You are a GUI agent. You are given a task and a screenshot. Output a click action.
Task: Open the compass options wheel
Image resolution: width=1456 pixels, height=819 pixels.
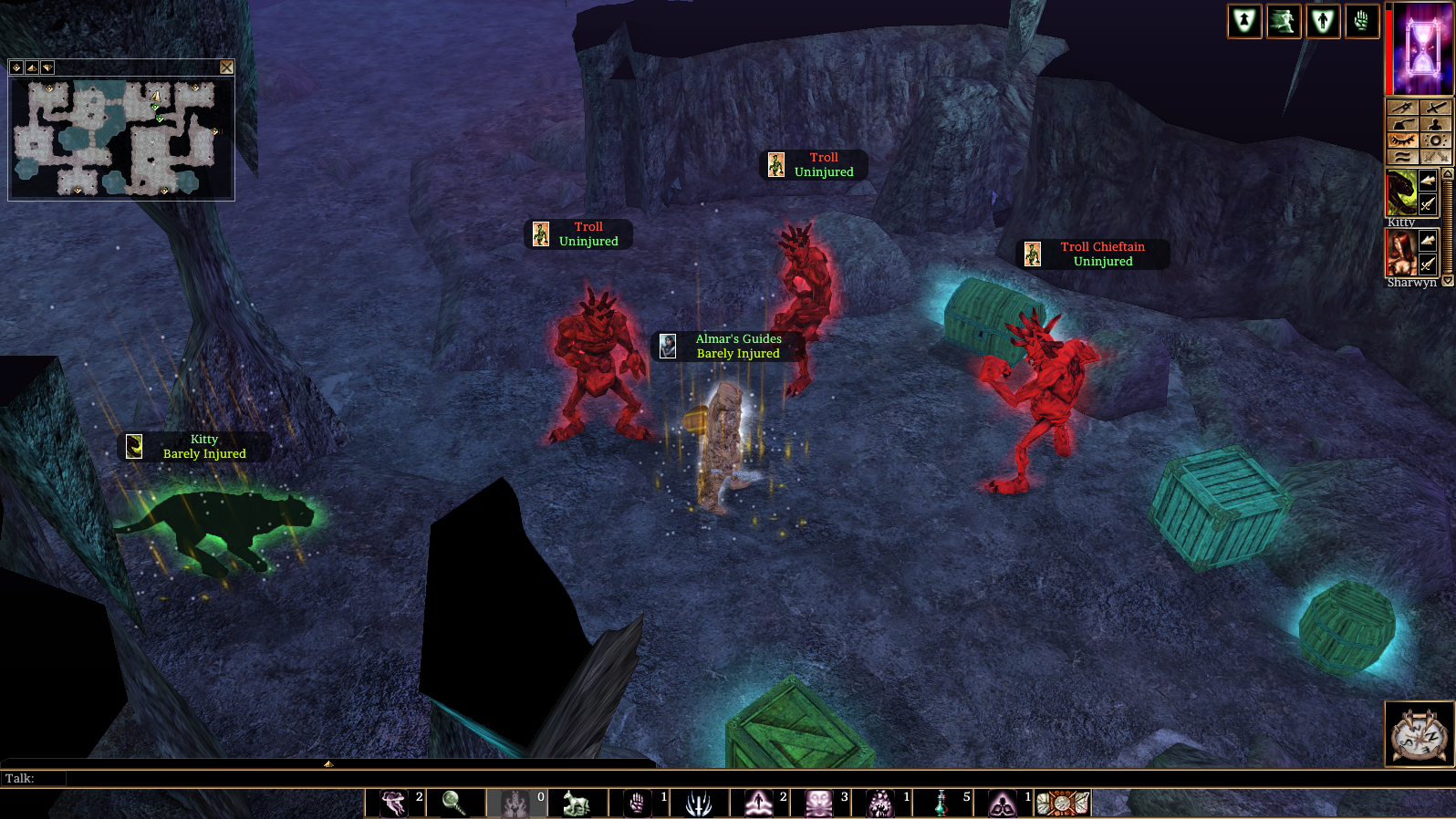coord(1419,734)
